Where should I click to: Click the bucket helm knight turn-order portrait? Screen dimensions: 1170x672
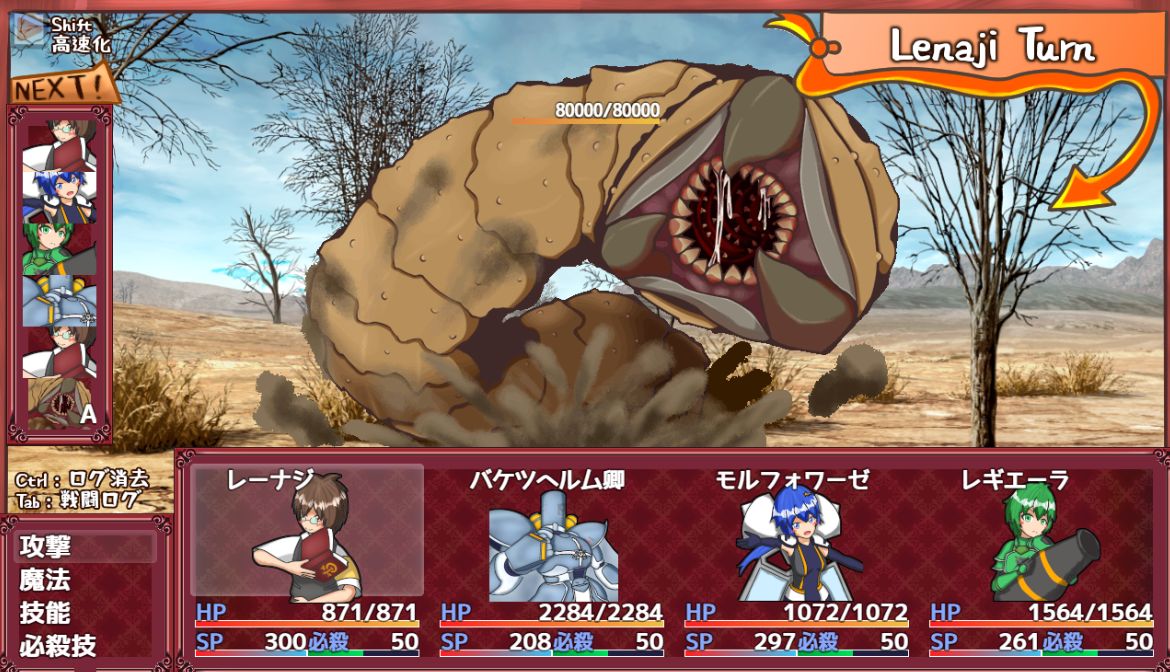click(x=61, y=299)
